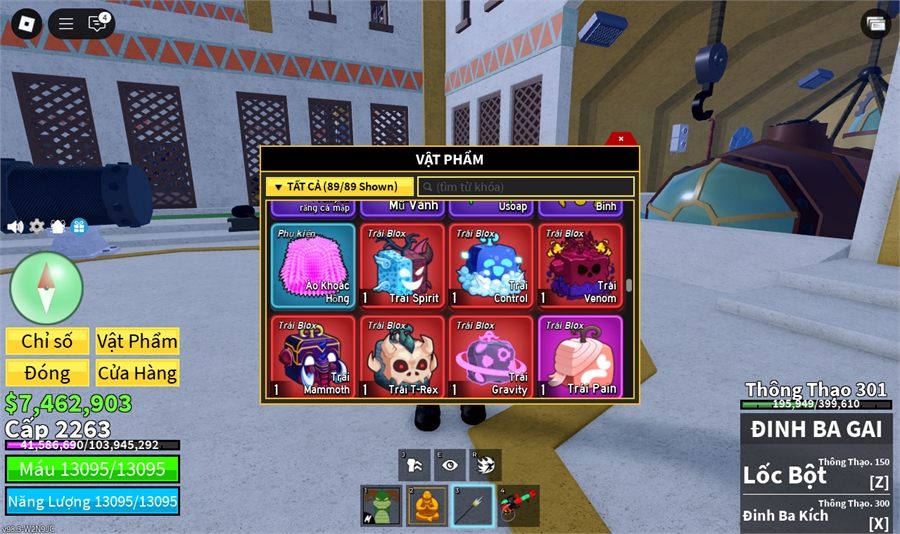The width and height of the screenshot is (900, 534).
Task: Pick the Trái Pain fruit
Action: 580,356
